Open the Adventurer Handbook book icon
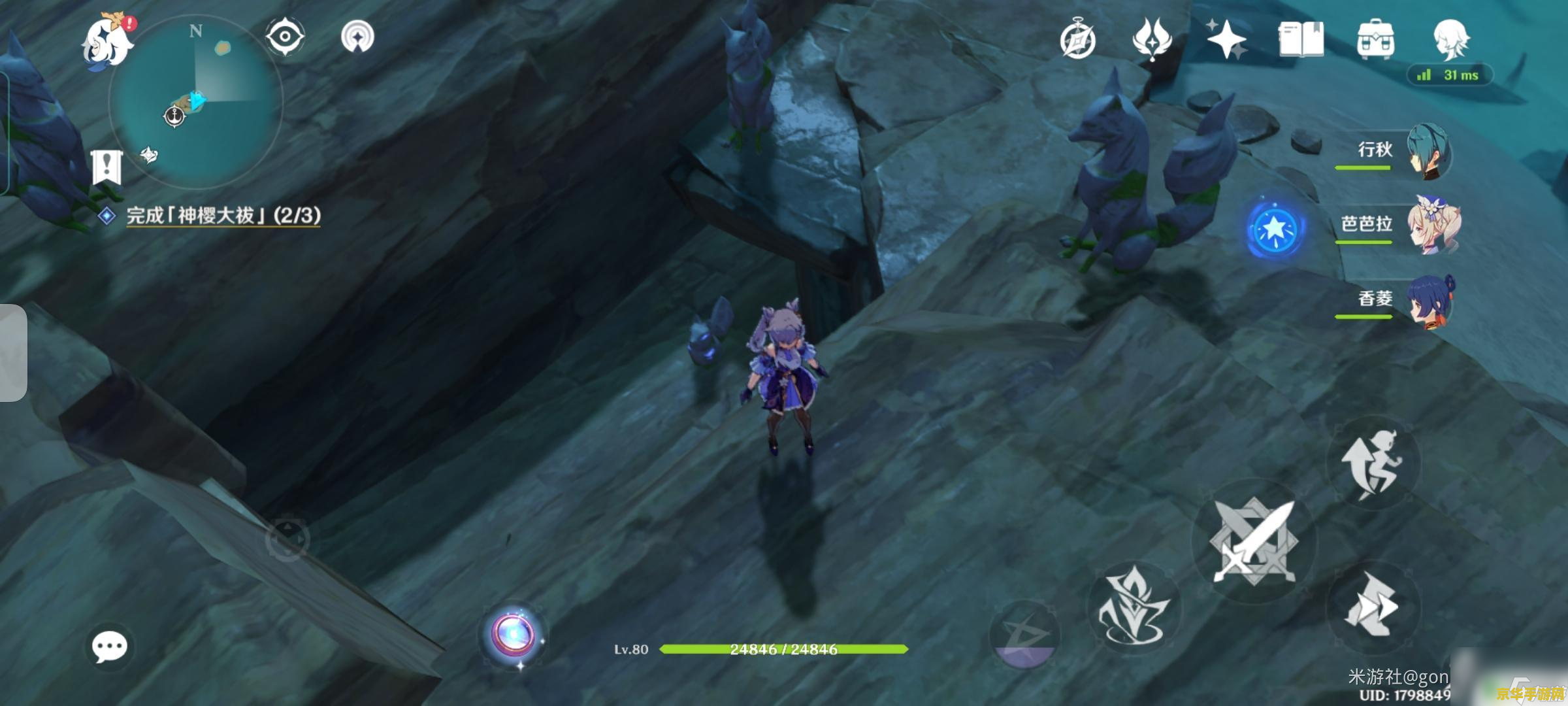1568x706 pixels. tap(1301, 39)
